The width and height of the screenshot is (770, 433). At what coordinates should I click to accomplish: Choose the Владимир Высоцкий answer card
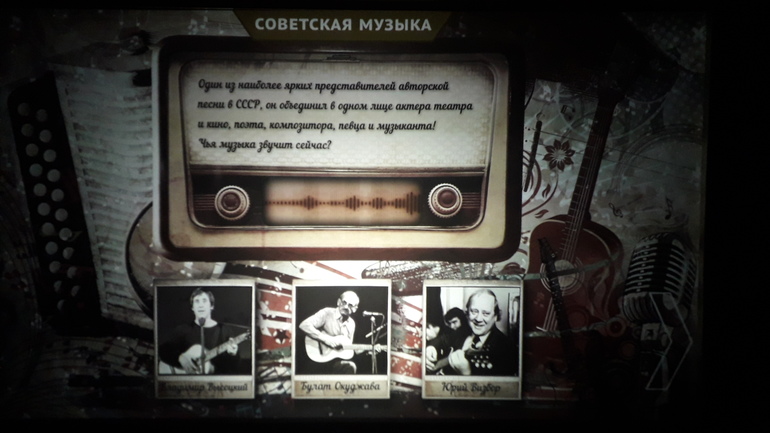point(205,338)
